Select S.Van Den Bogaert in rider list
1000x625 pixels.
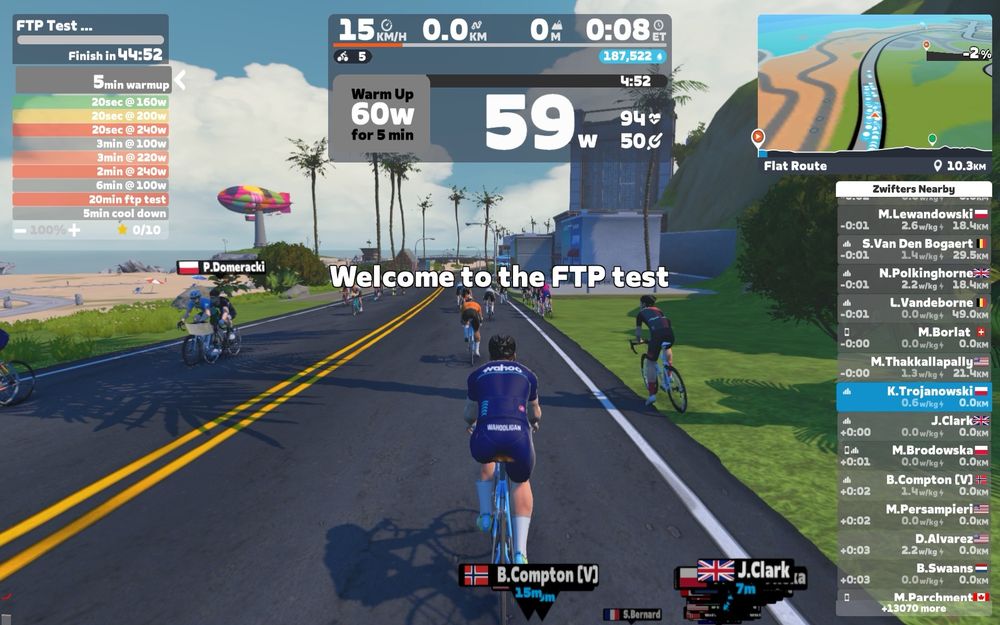point(913,249)
